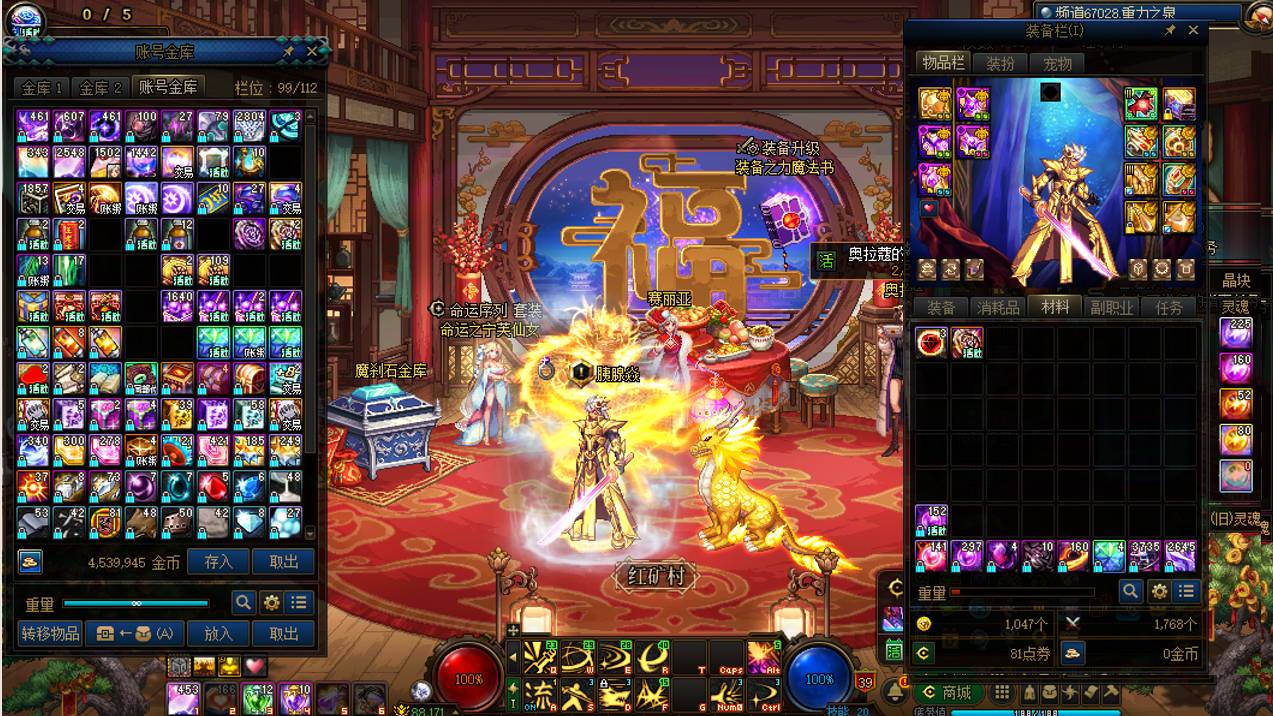The width and height of the screenshot is (1273, 716).
Task: Switch to the 宠物 pet tab
Action: (1057, 63)
